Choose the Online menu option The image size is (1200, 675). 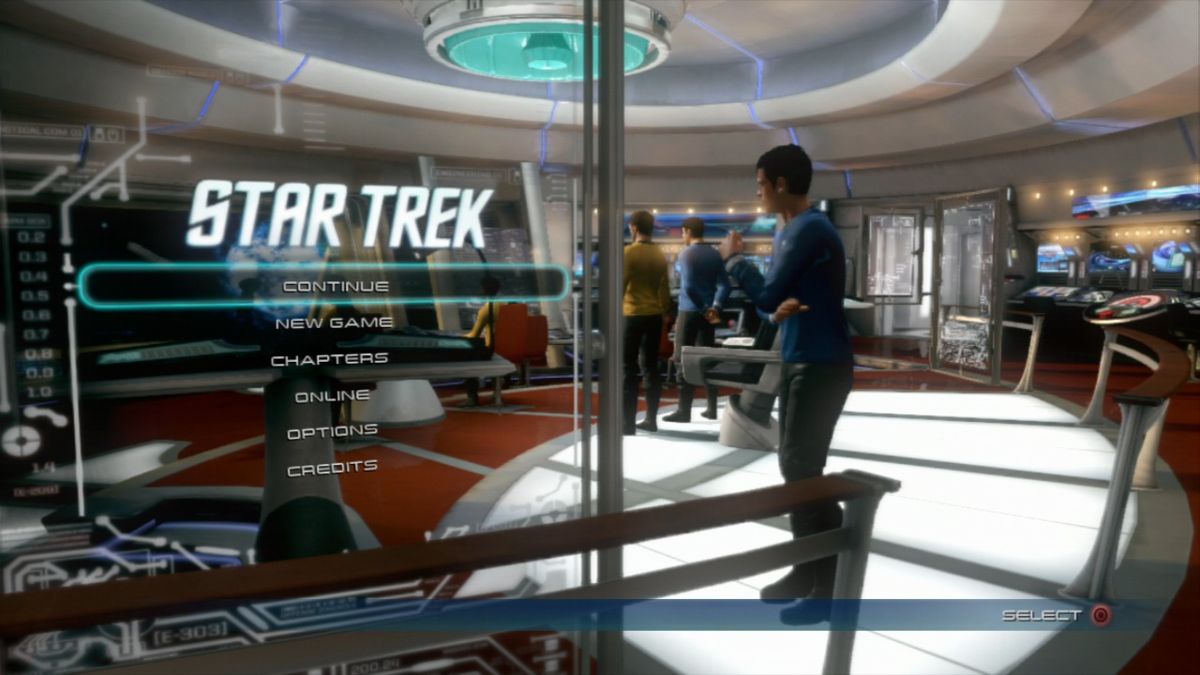point(333,395)
